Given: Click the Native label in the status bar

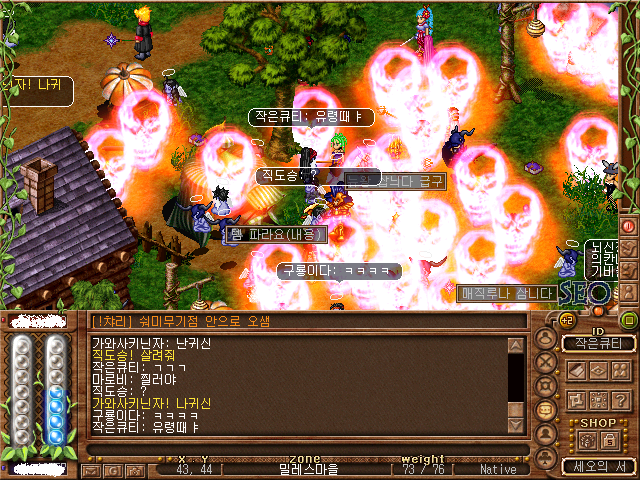Looking at the screenshot, I should (498, 469).
